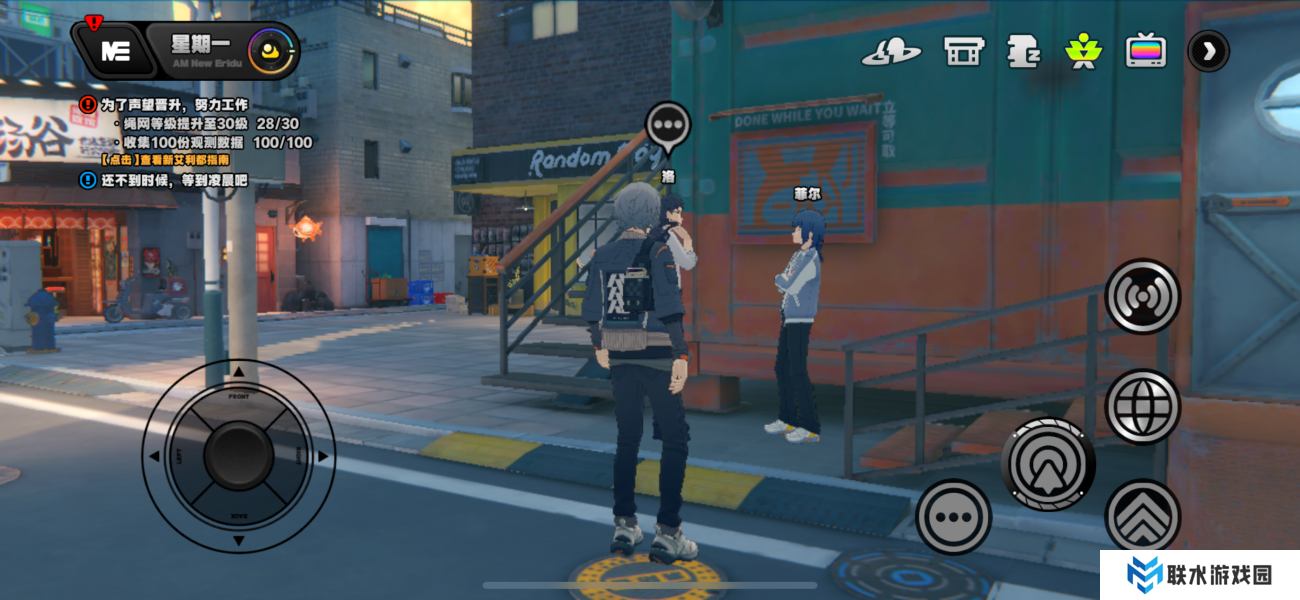
Task: Tap the triple chevron sprint button
Action: pyautogui.click(x=1142, y=516)
